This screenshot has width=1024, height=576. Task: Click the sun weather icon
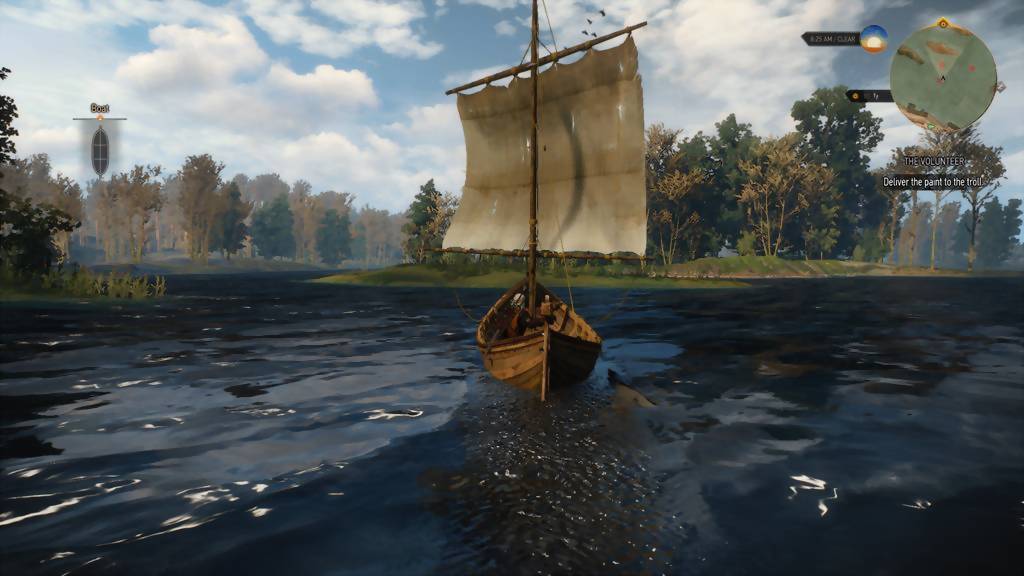pos(873,39)
